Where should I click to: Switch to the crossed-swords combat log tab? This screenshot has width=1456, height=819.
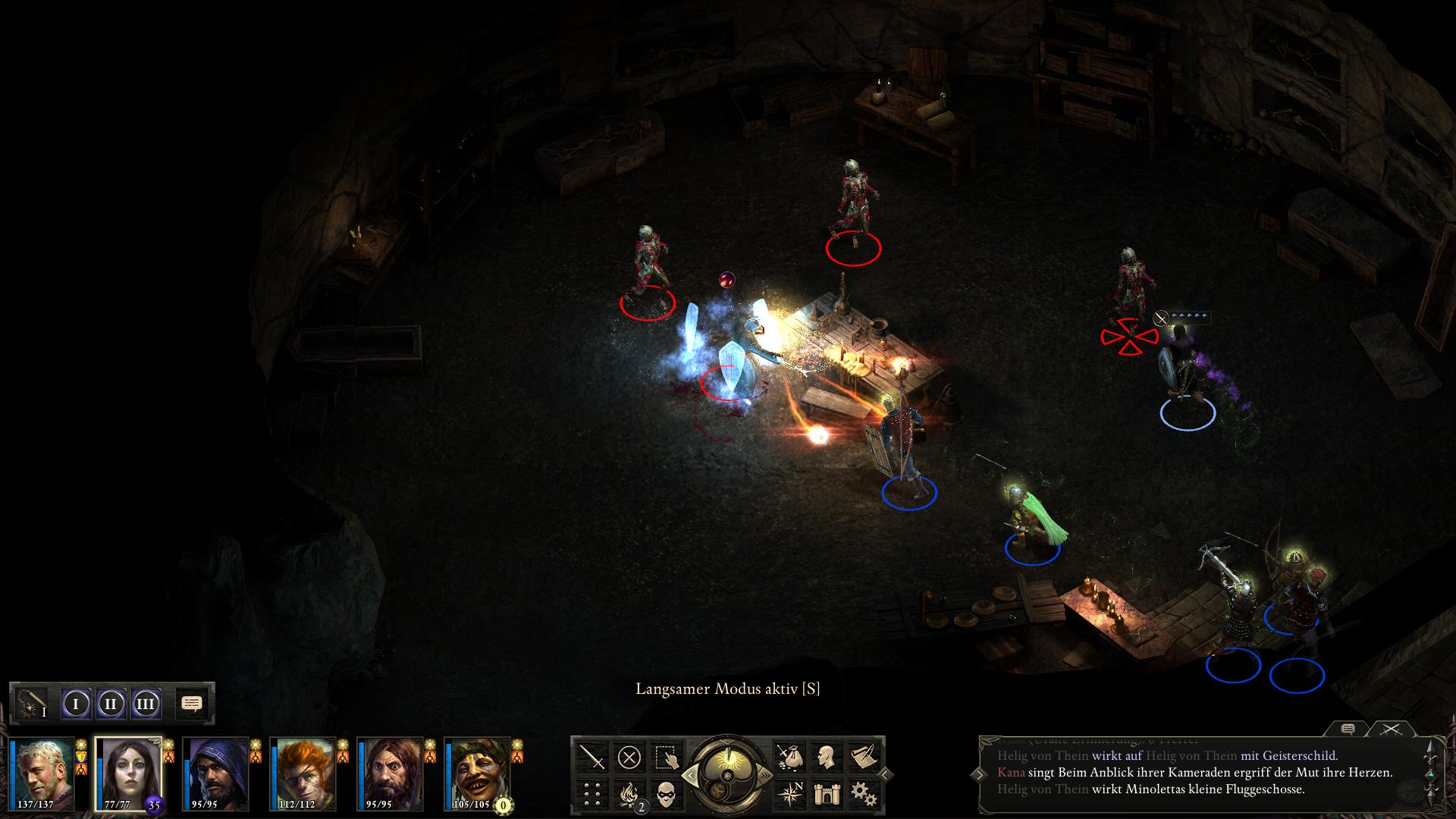tap(1390, 729)
